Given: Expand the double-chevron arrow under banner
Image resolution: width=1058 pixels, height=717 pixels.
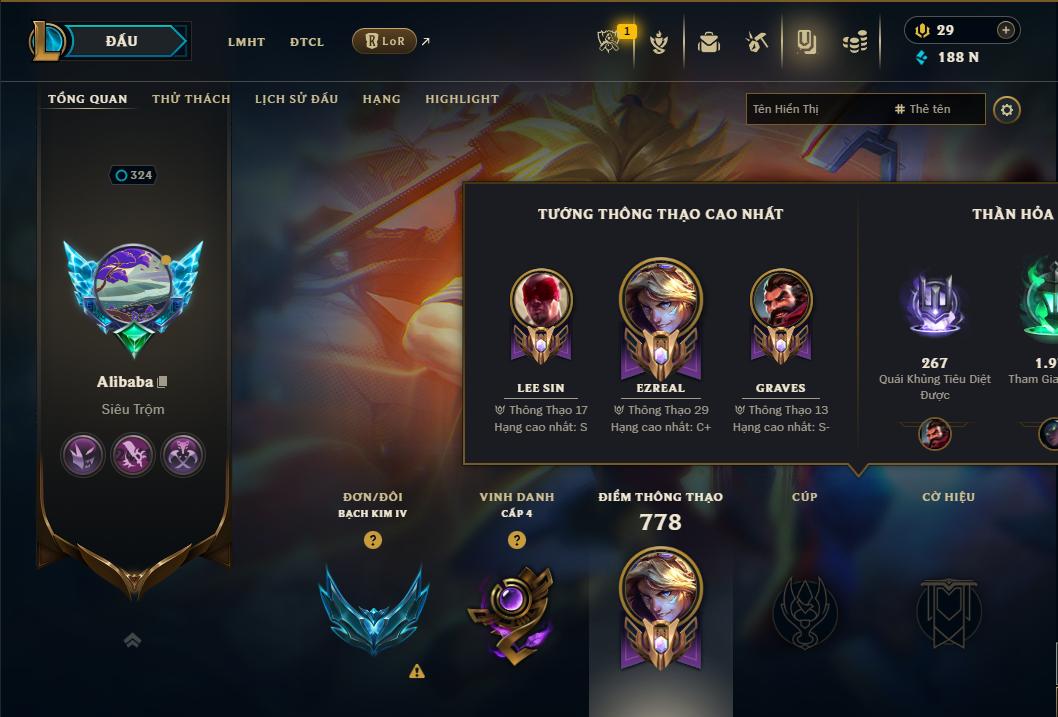Looking at the screenshot, I should [x=132, y=641].
